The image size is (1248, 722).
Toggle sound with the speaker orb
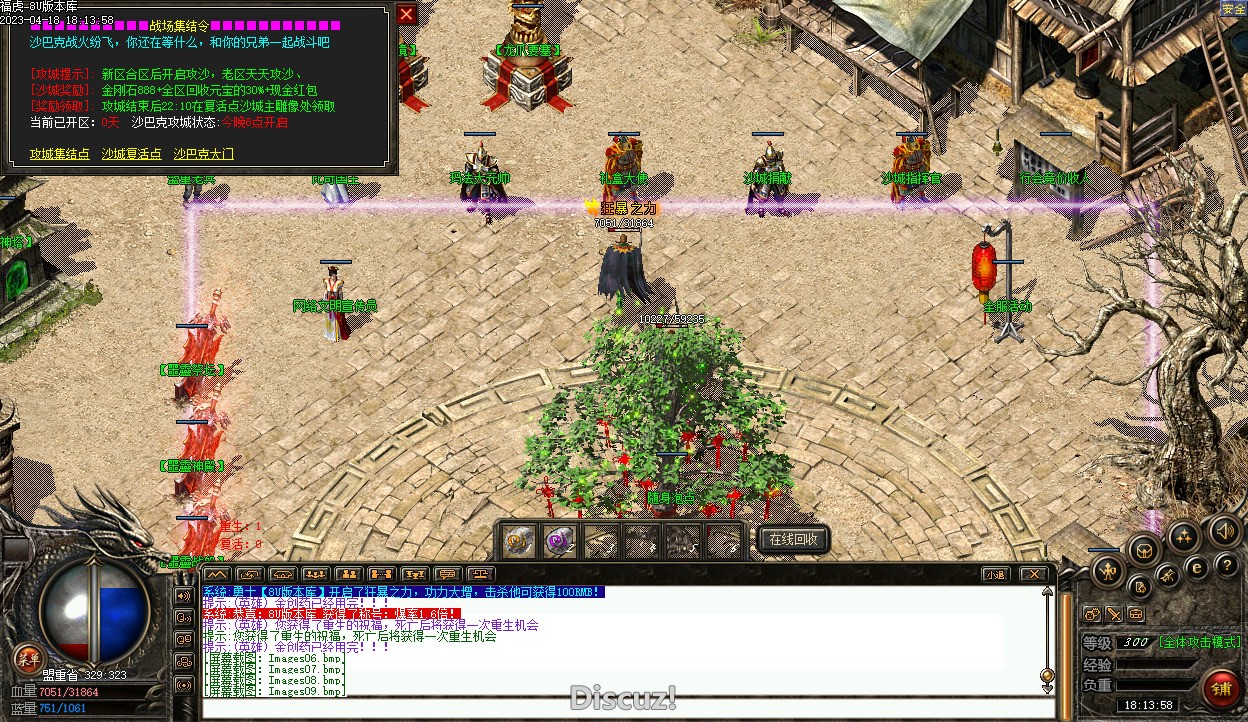(x=1223, y=531)
